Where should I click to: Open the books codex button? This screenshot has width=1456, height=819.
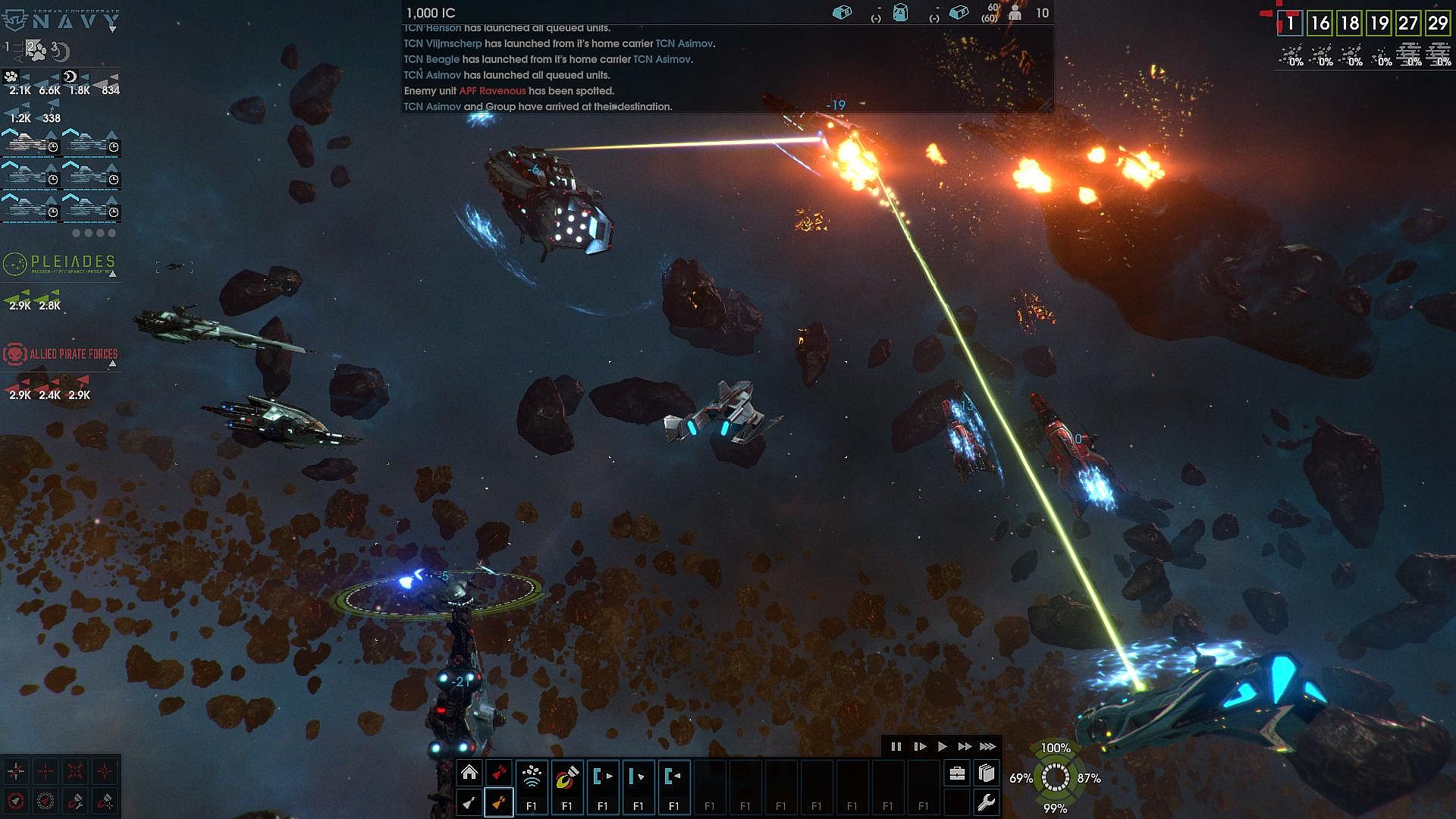point(986,773)
